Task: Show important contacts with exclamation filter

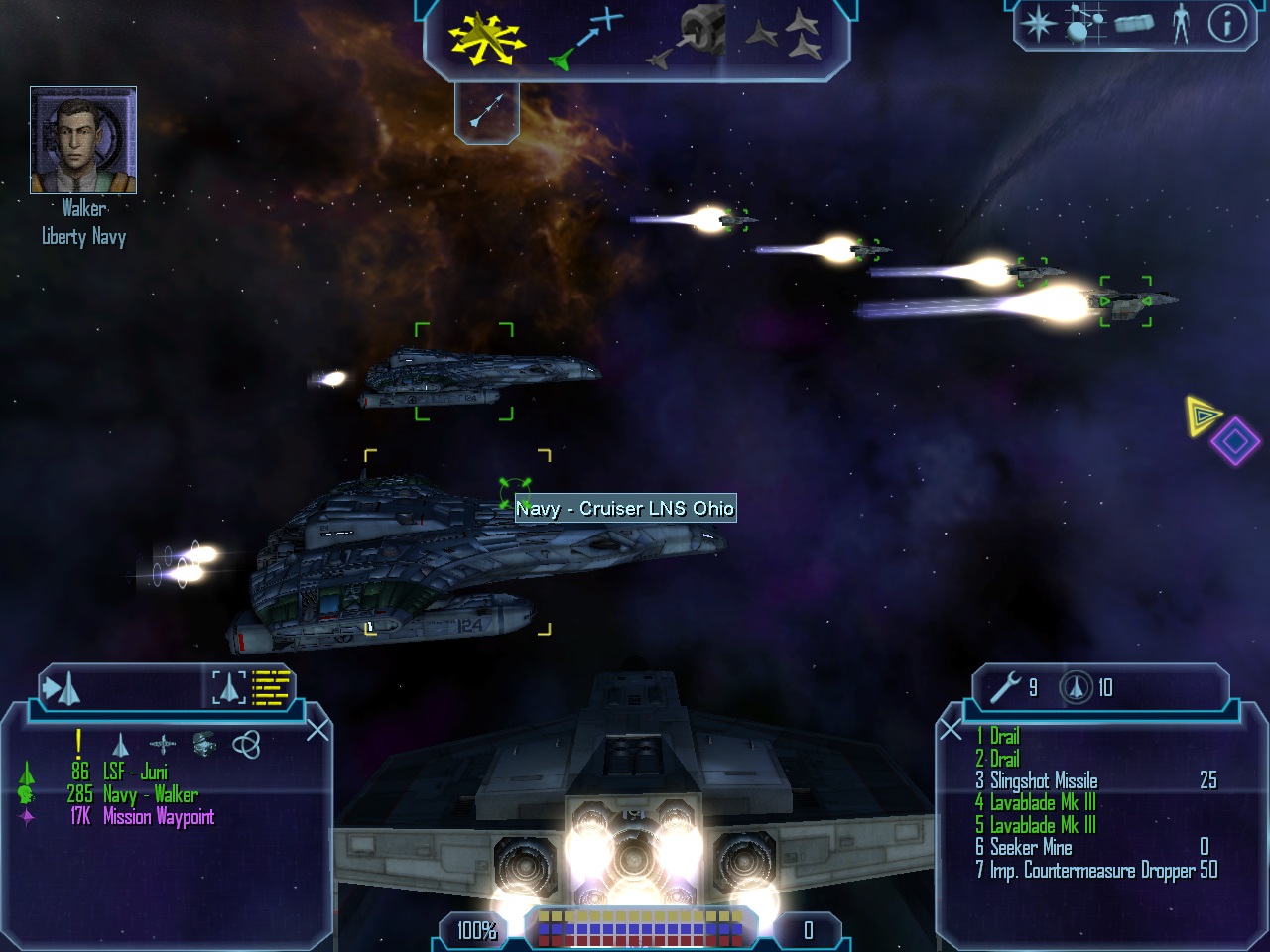Action: (78, 744)
